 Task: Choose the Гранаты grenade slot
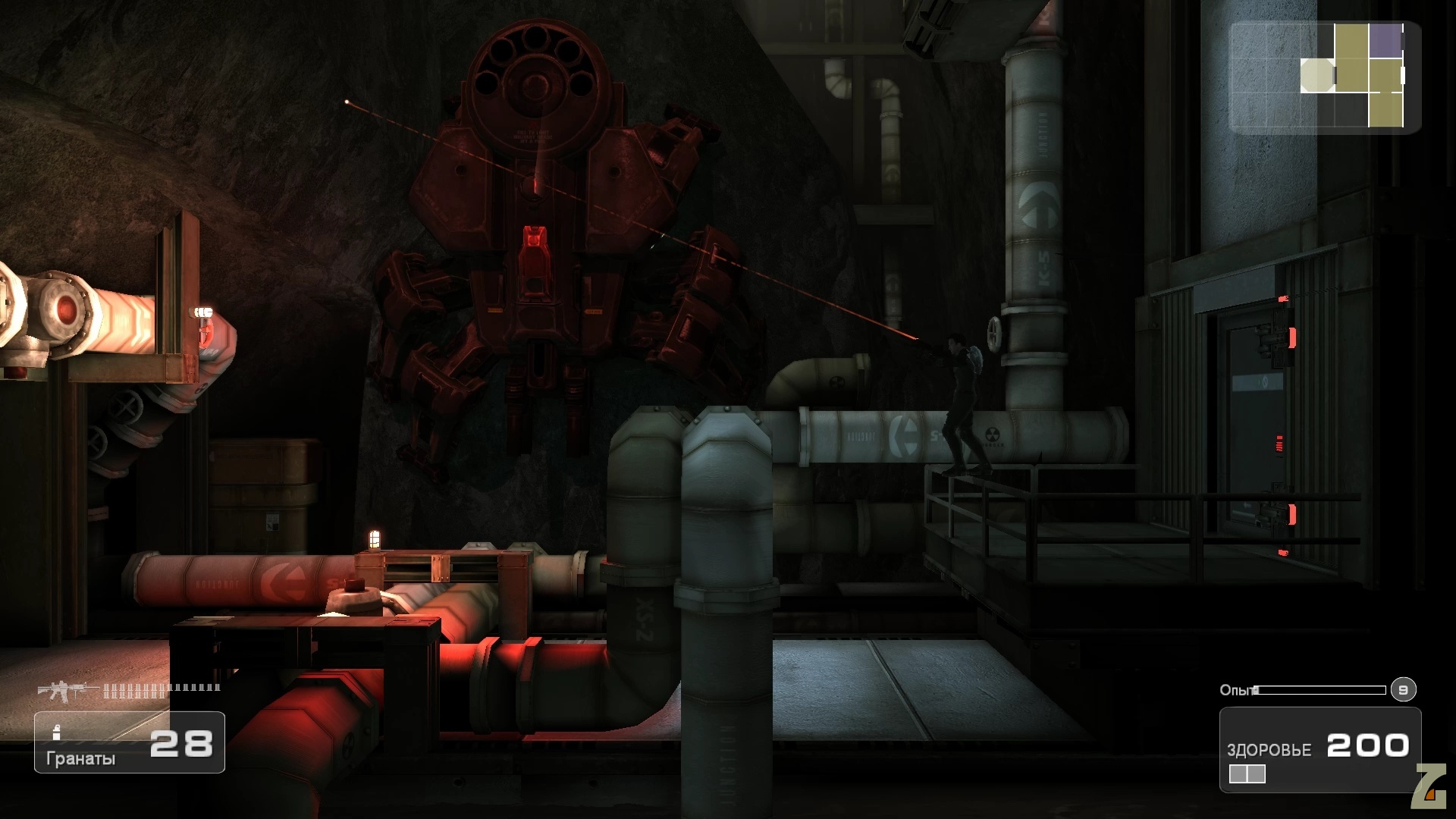coord(129,742)
